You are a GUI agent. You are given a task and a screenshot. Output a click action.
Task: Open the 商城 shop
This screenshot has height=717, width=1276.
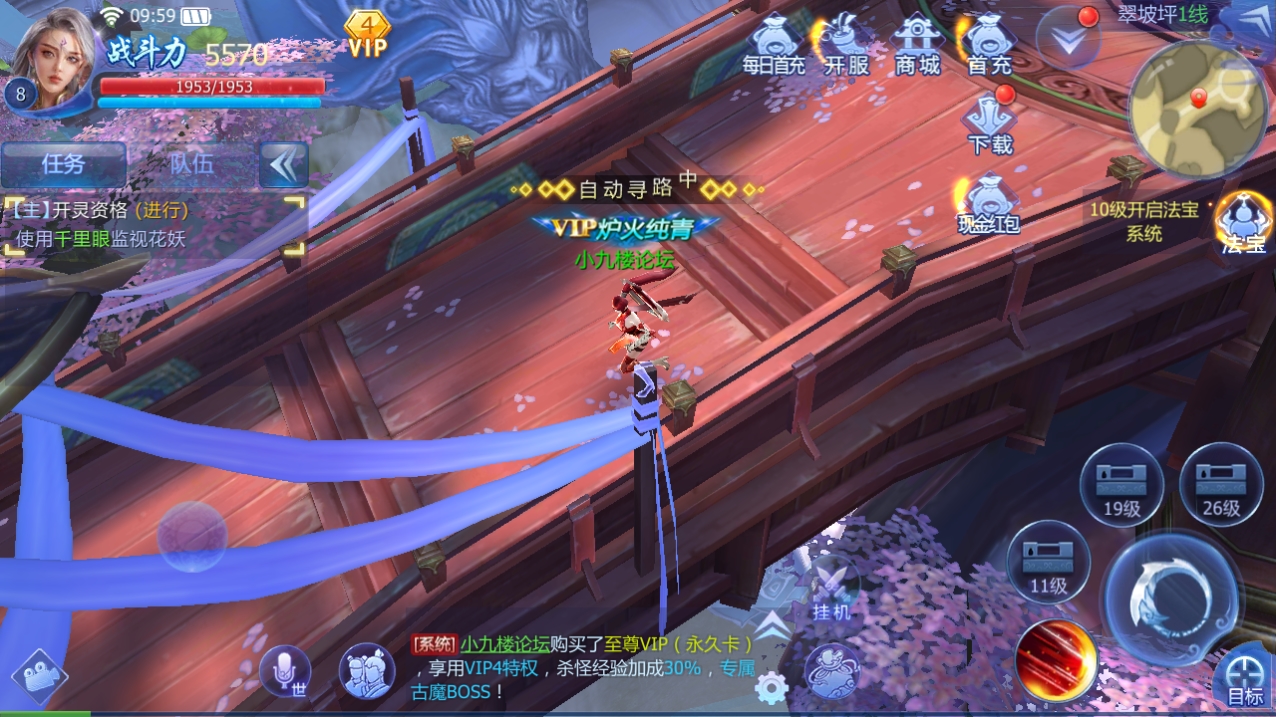917,47
